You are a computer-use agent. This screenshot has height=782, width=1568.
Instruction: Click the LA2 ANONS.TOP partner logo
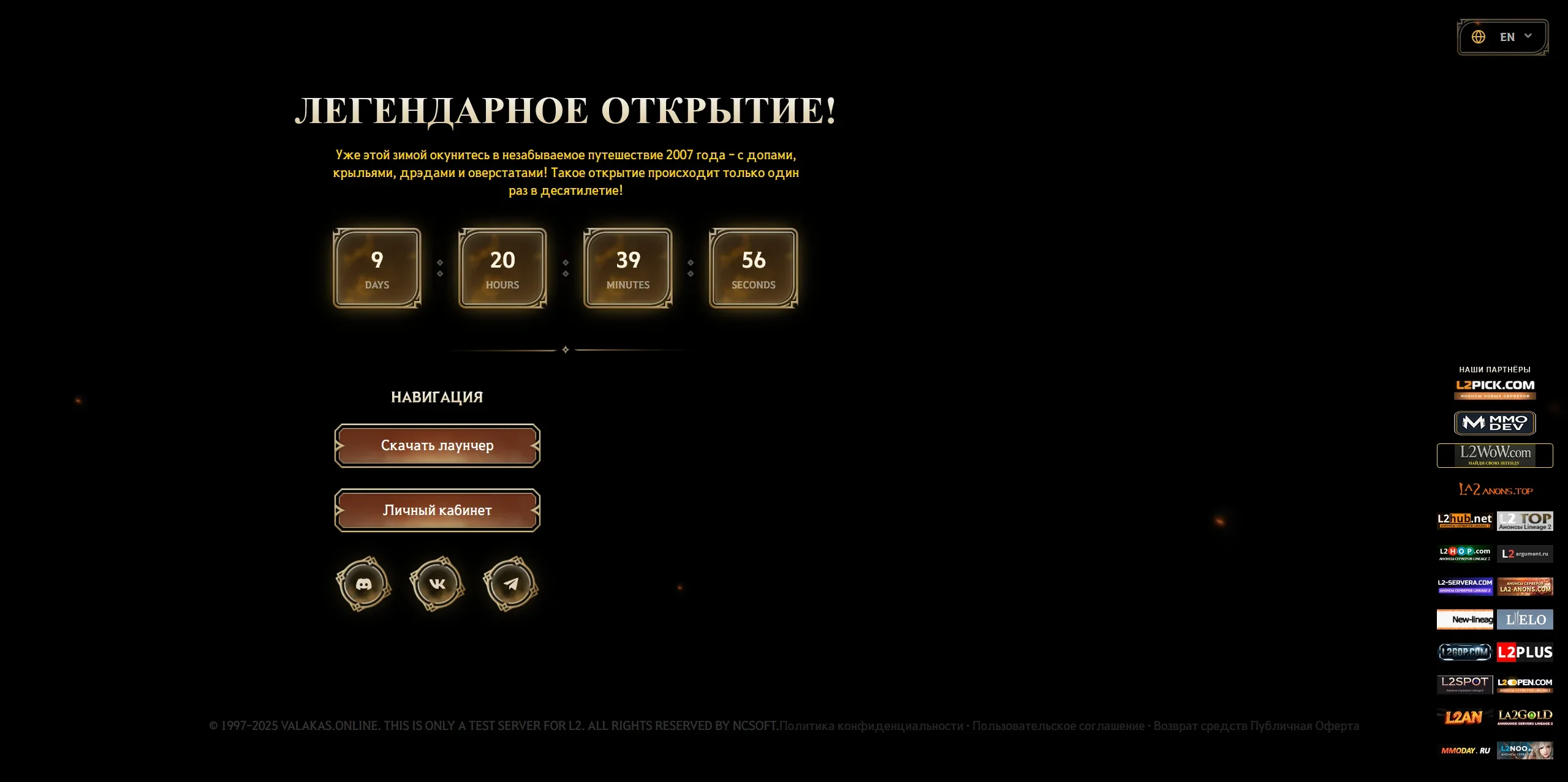pyautogui.click(x=1495, y=489)
